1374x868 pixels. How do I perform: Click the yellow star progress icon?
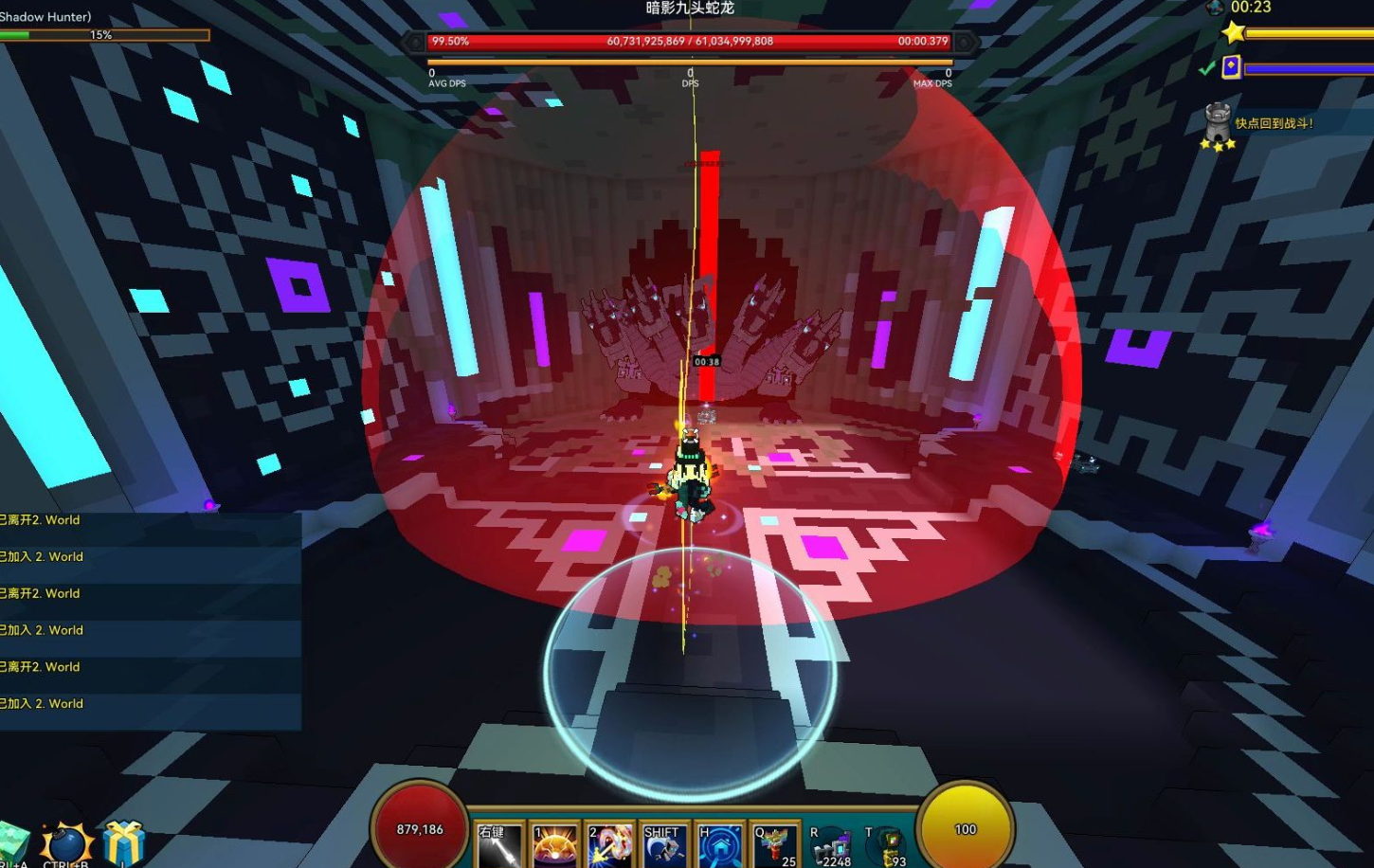pyautogui.click(x=1233, y=33)
